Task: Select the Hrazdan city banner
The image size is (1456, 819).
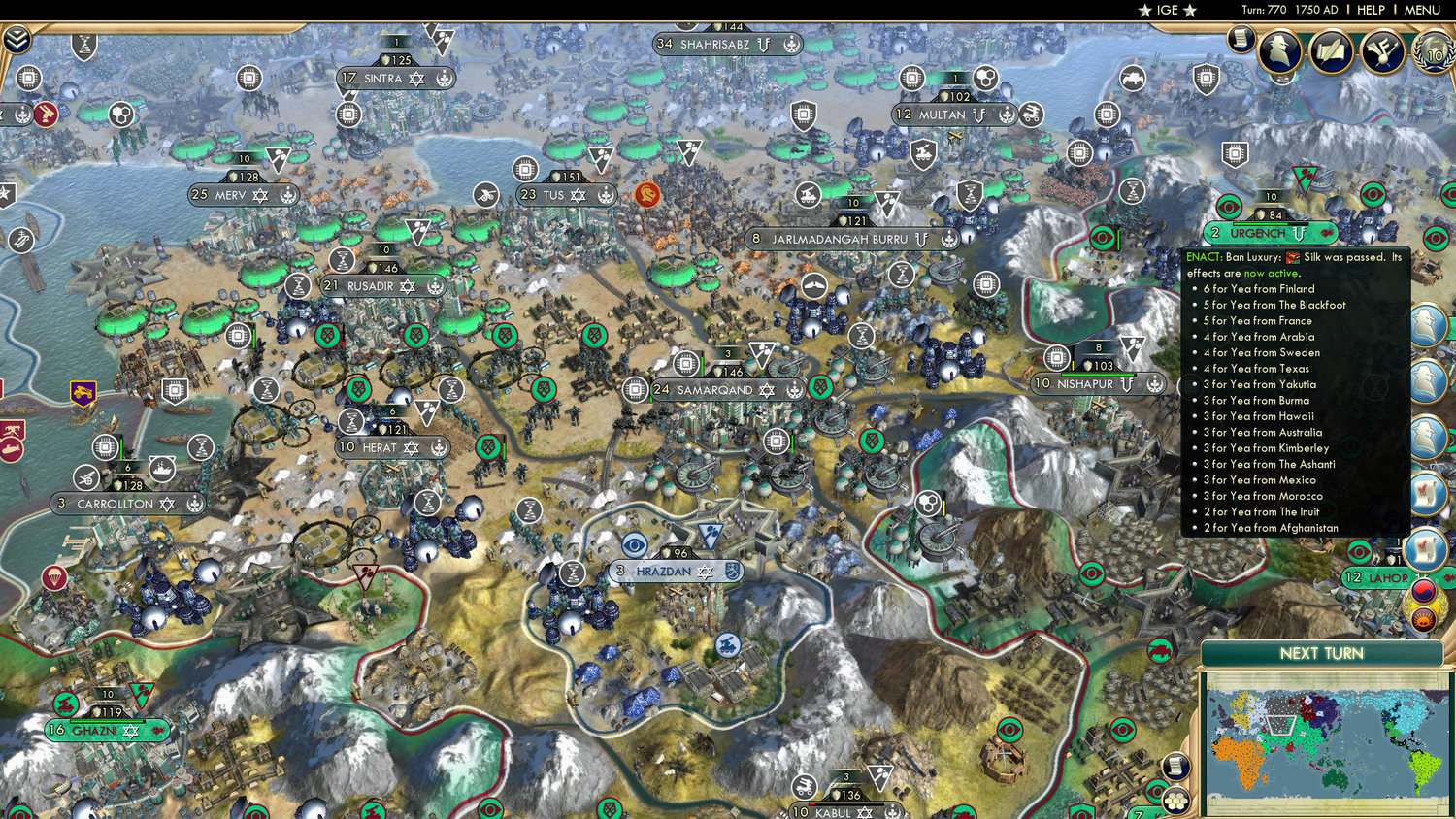Action: 672,572
